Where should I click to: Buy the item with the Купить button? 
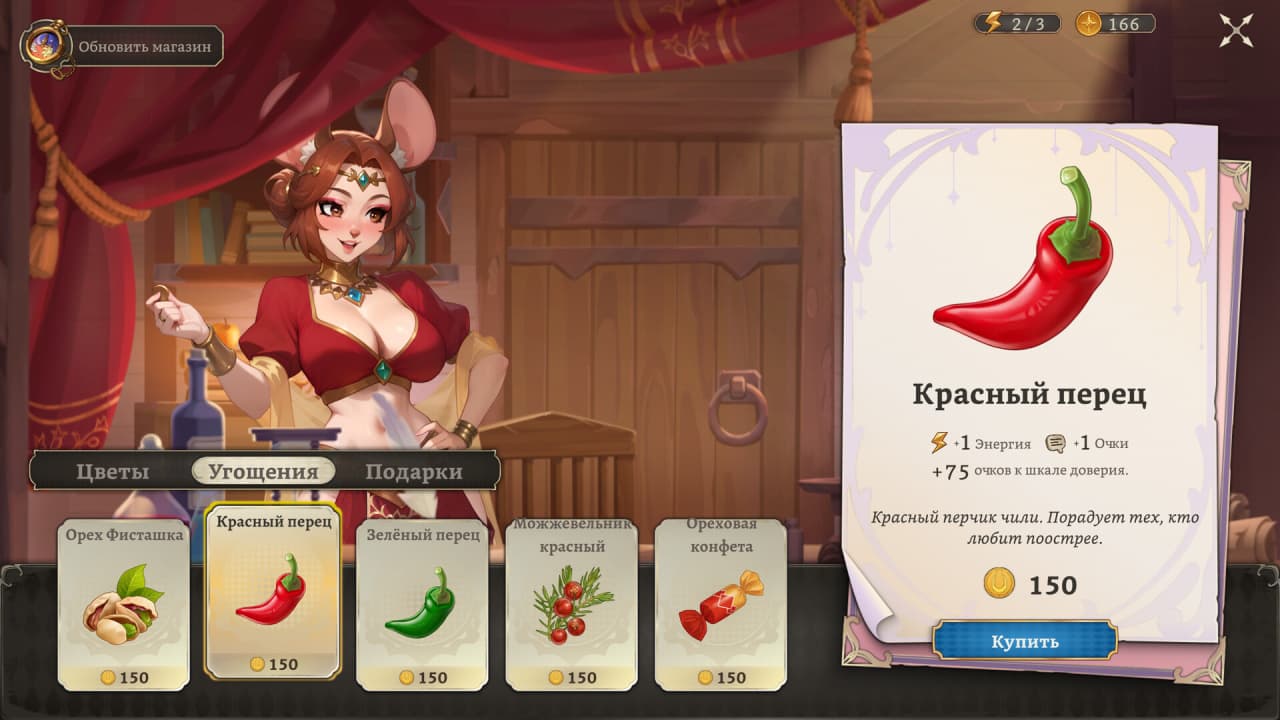(1025, 641)
